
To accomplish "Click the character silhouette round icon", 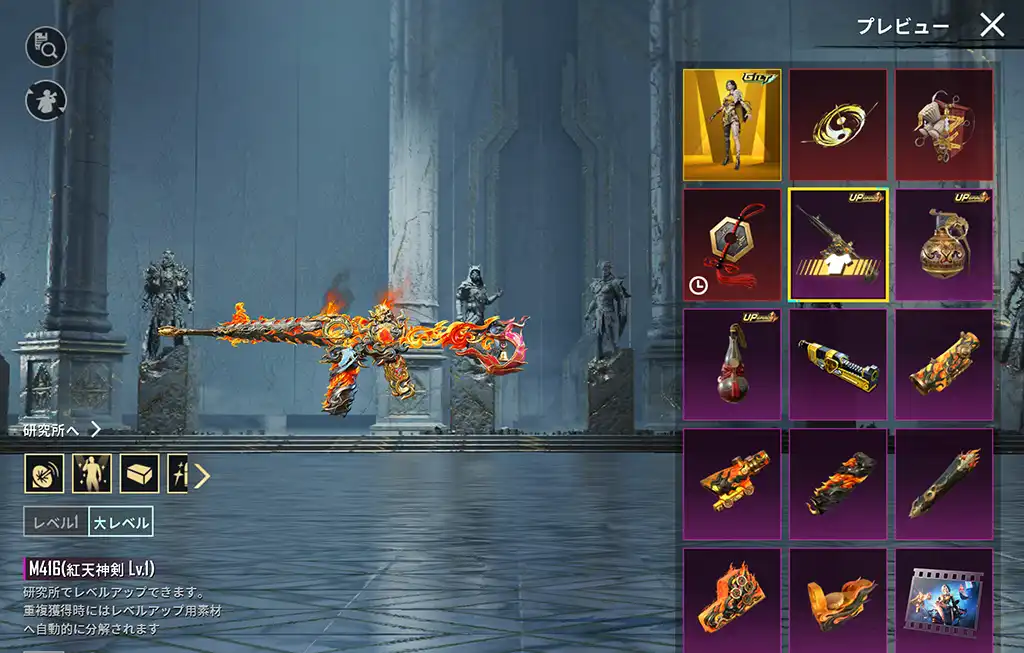I will pyautogui.click(x=46, y=100).
